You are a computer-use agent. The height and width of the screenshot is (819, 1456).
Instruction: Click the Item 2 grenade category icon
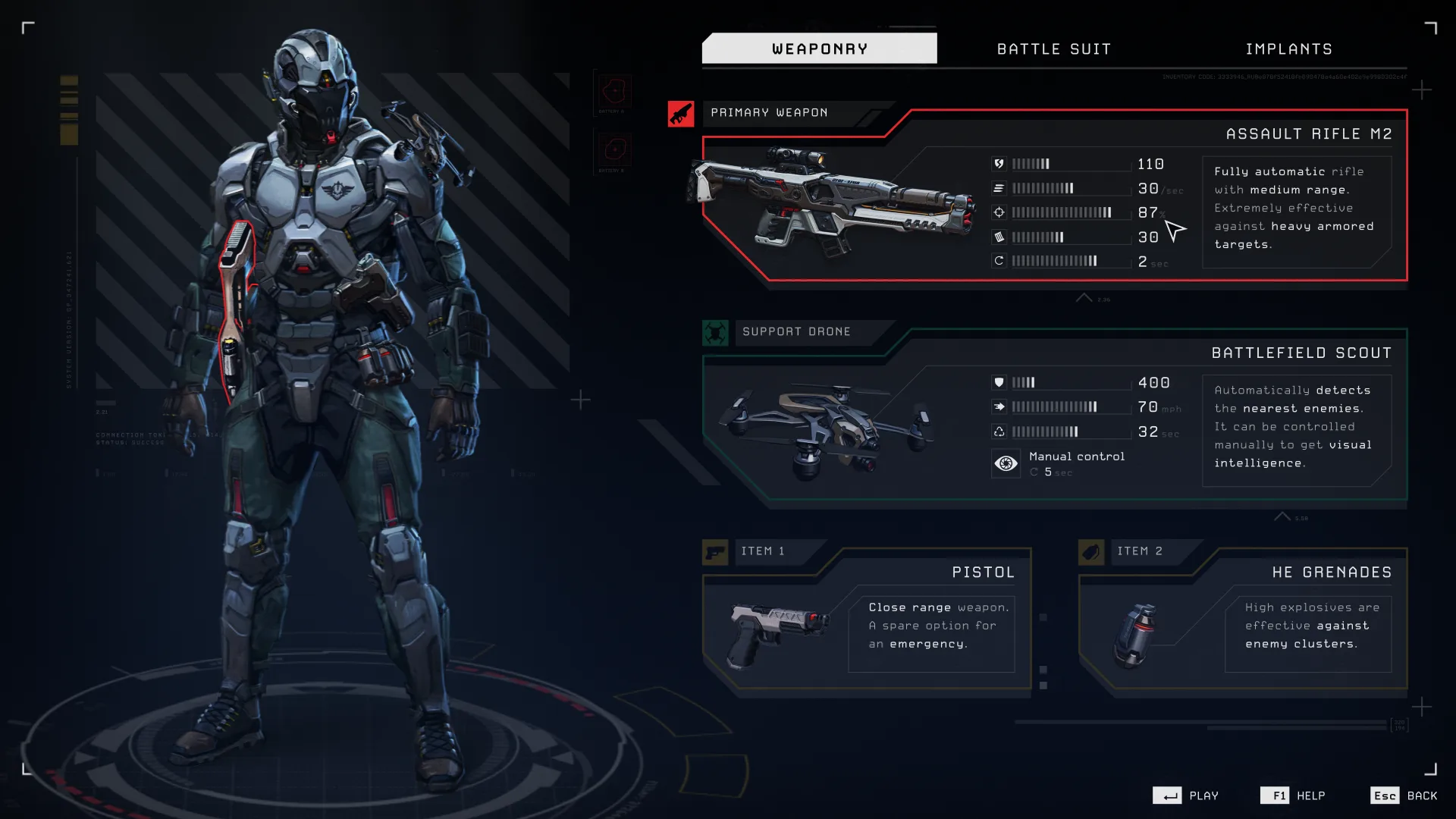tap(1090, 552)
